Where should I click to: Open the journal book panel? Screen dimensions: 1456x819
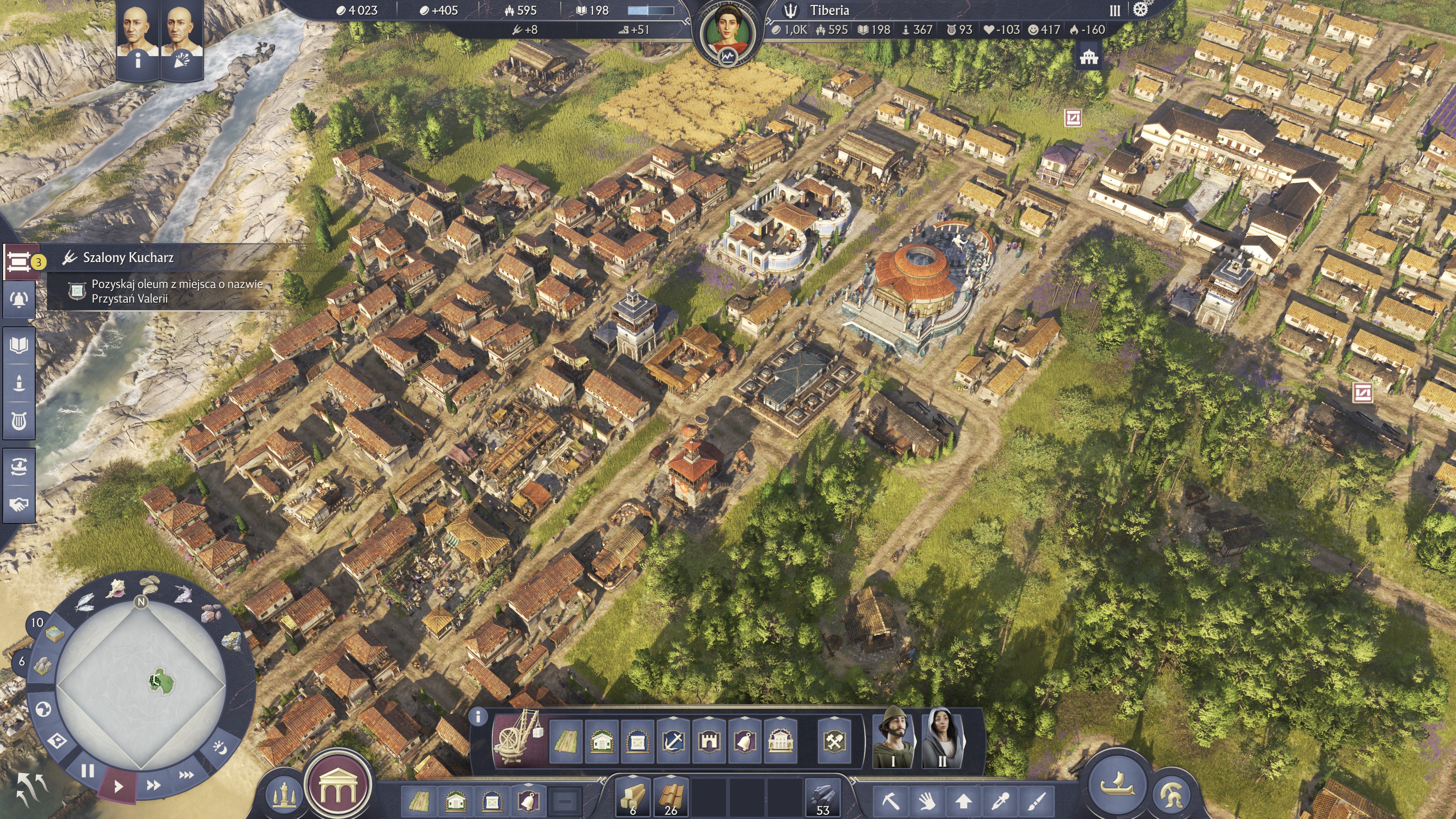19,344
